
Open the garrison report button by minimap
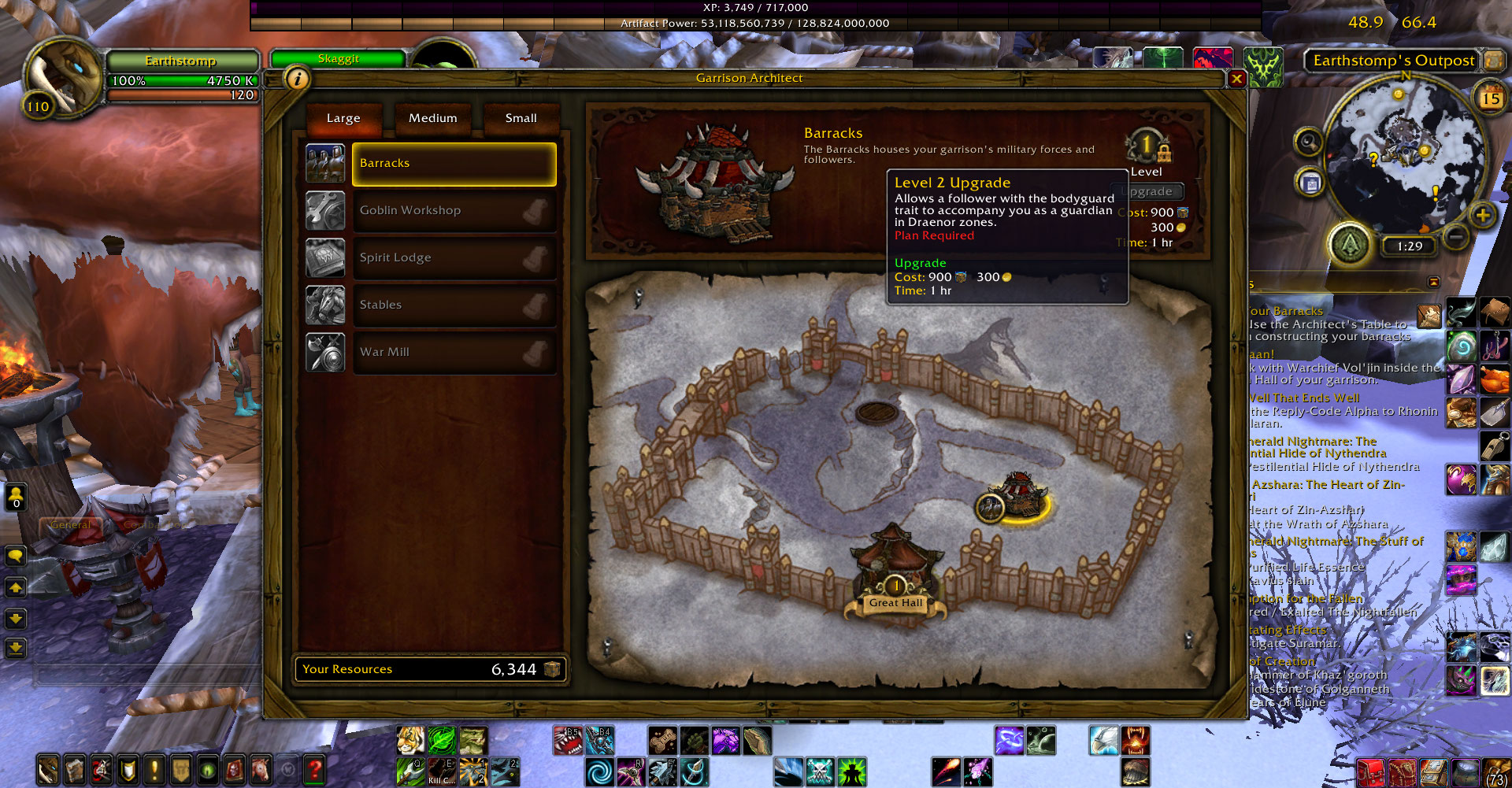[x=1351, y=245]
